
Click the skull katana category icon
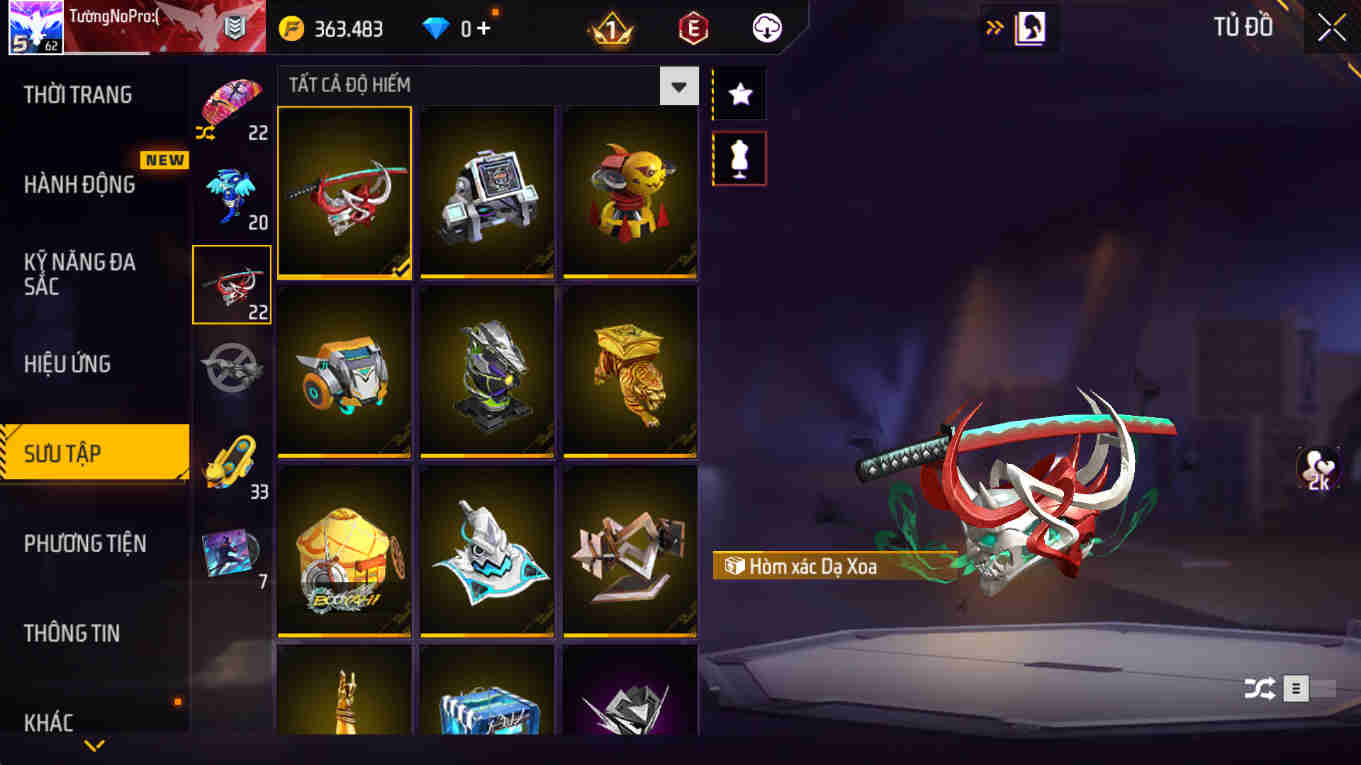[232, 283]
